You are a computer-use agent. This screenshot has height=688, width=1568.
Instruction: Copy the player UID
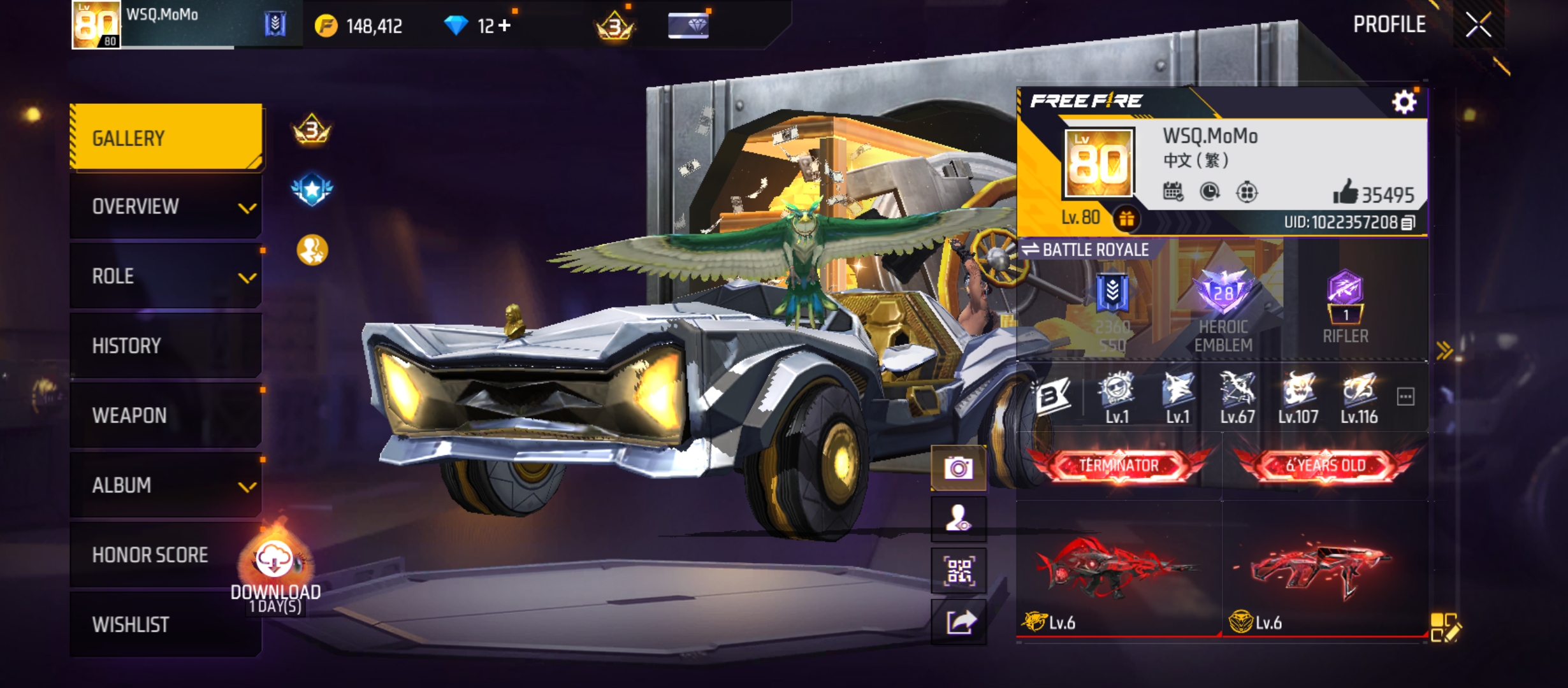(1409, 222)
